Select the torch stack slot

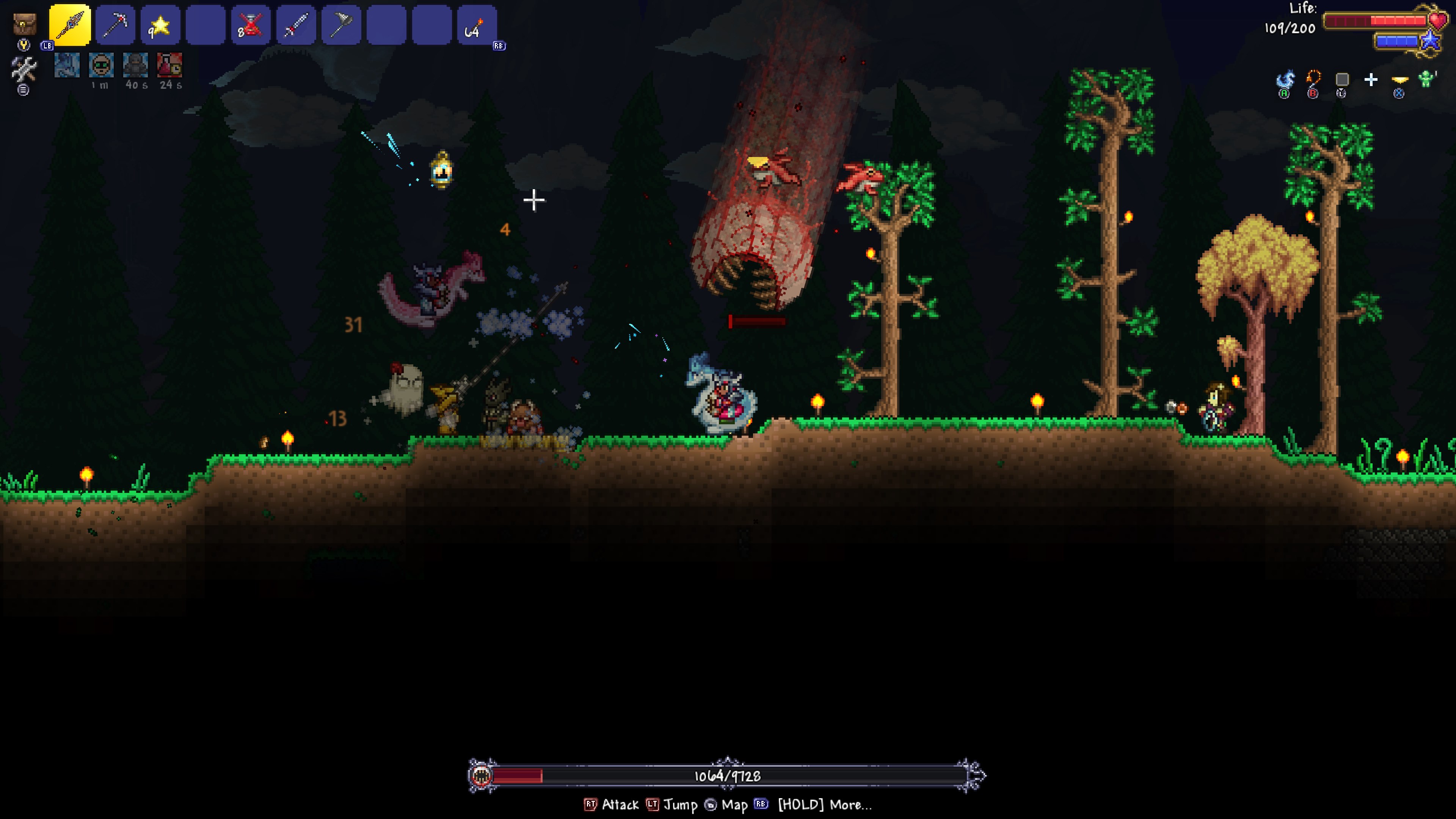tap(477, 25)
